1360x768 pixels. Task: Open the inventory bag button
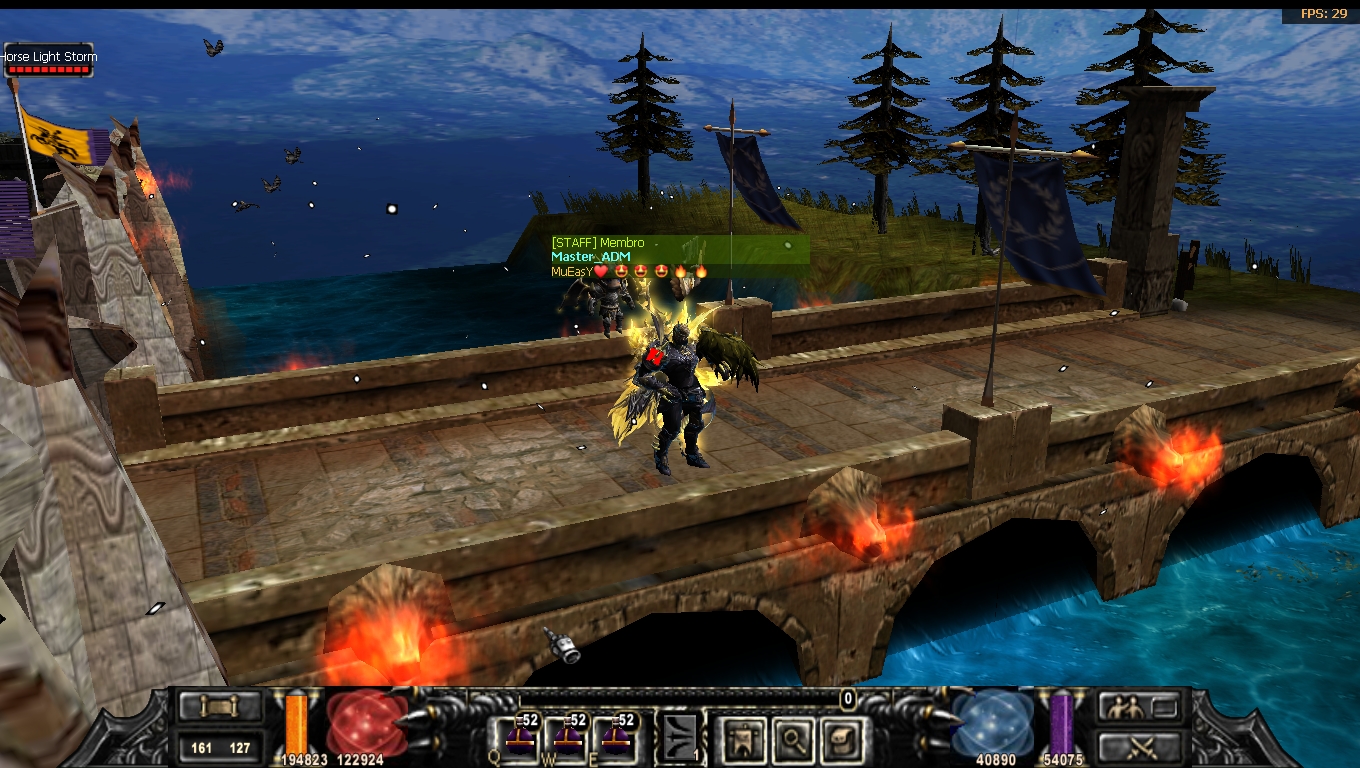(841, 739)
